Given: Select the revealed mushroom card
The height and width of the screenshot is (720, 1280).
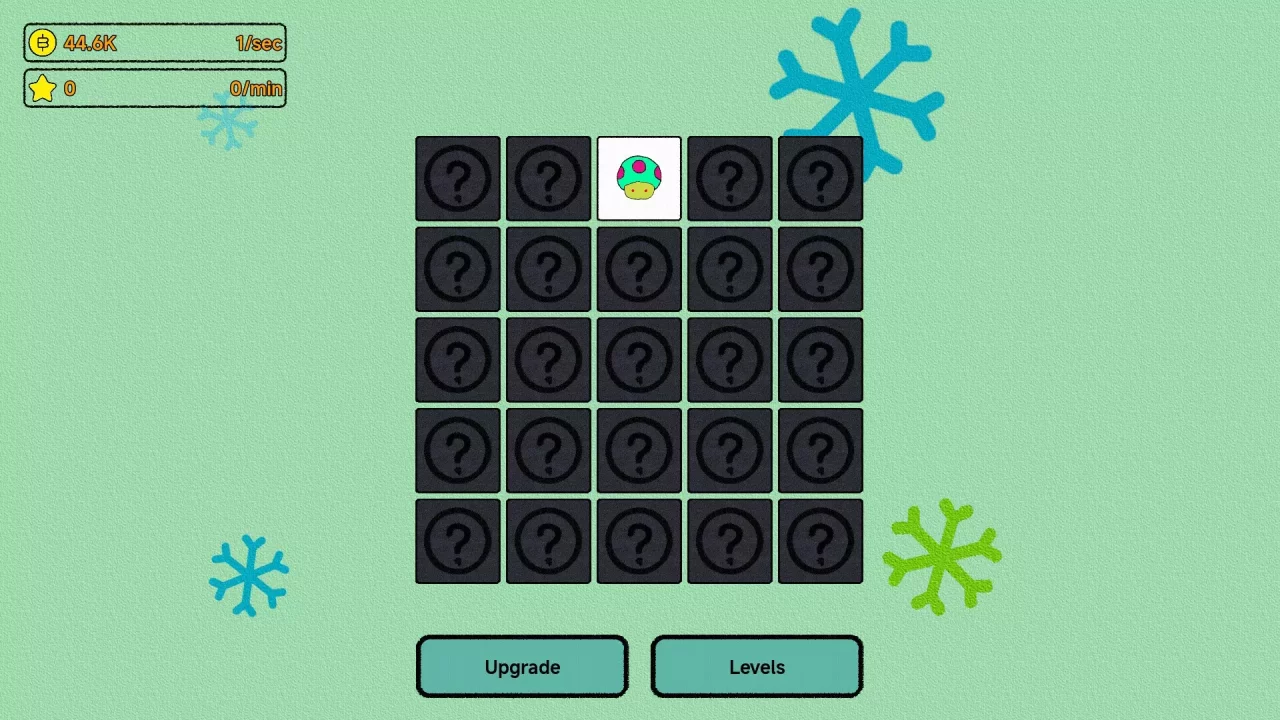Looking at the screenshot, I should pos(639,179).
